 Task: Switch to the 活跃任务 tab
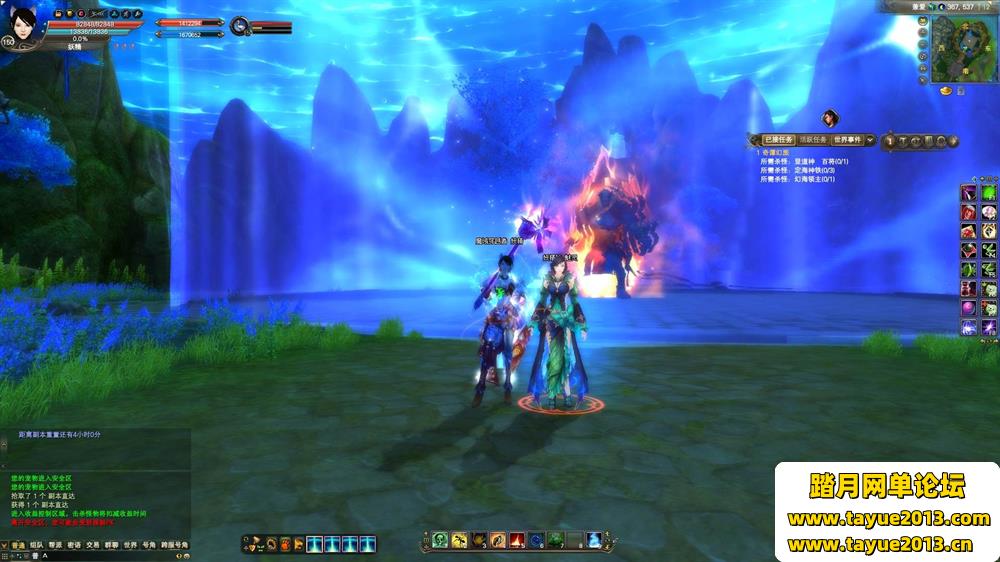point(812,140)
